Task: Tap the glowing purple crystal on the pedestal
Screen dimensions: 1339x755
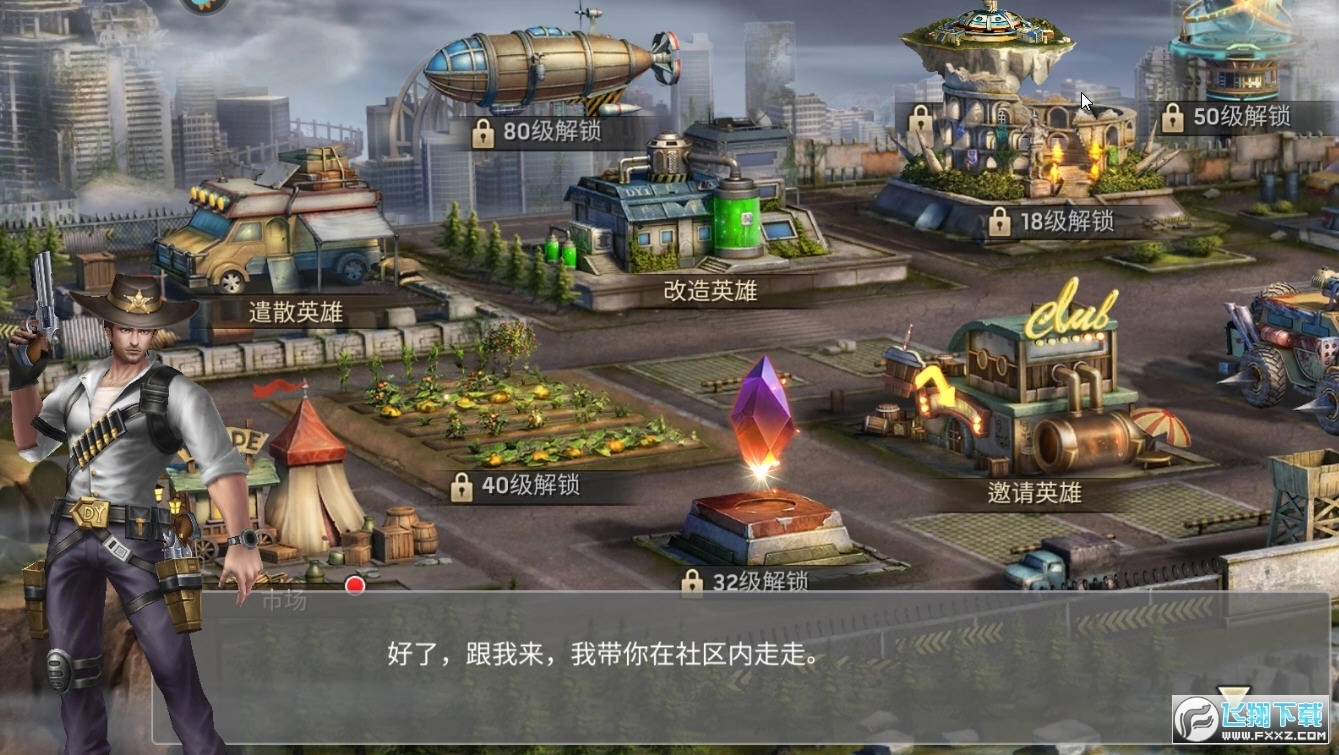Action: 762,418
